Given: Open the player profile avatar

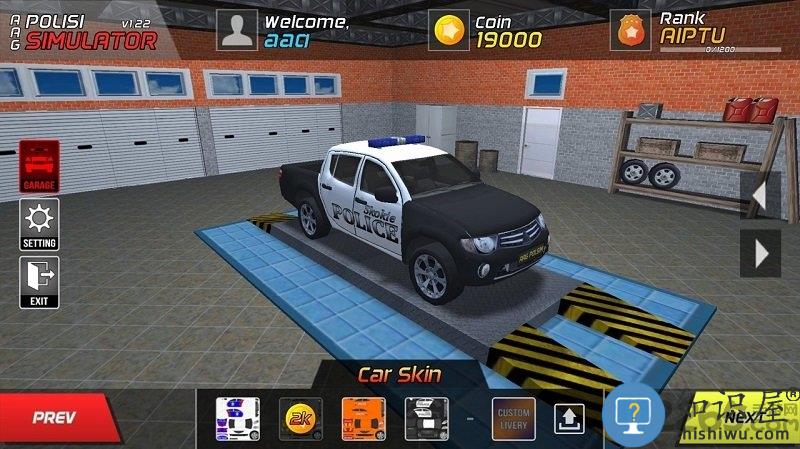Looking at the screenshot, I should (237, 31).
